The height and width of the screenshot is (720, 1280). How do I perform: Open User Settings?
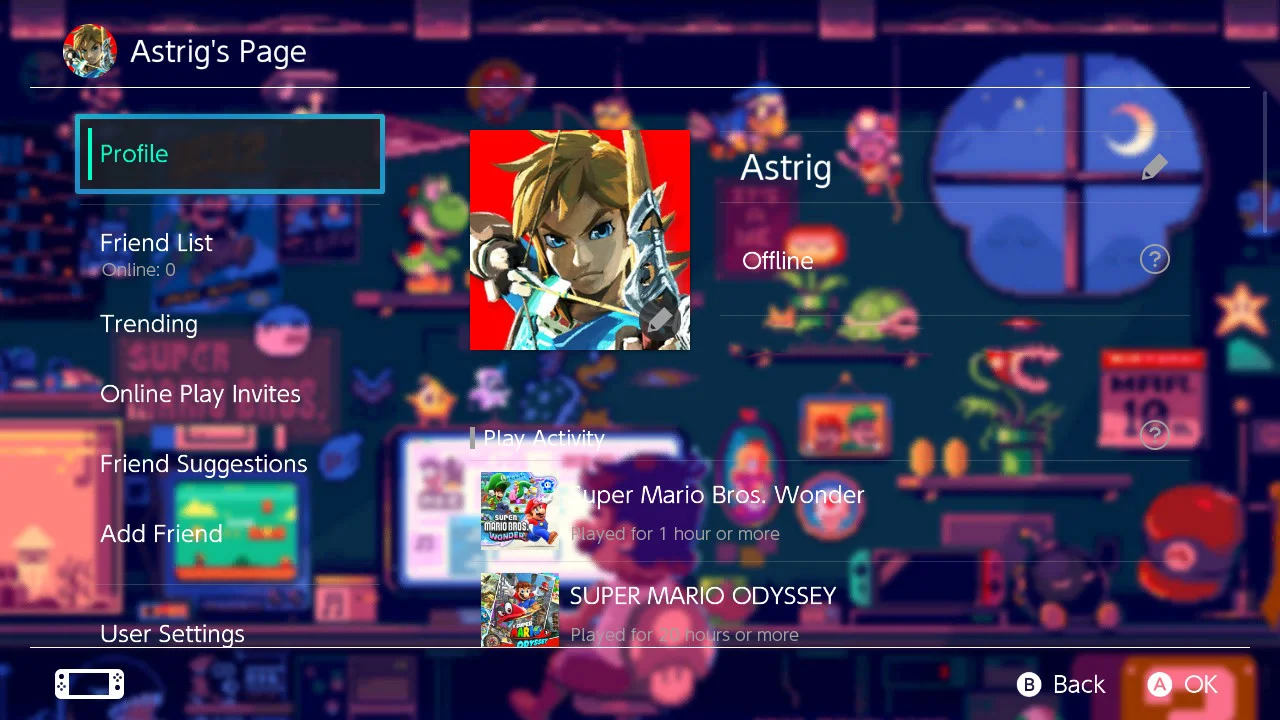click(x=172, y=633)
